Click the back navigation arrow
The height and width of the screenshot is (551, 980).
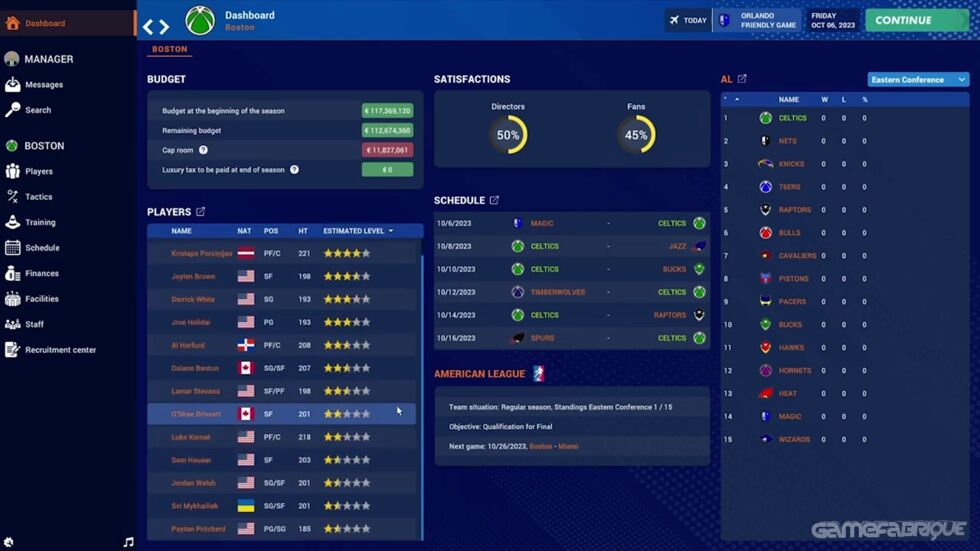(149, 28)
